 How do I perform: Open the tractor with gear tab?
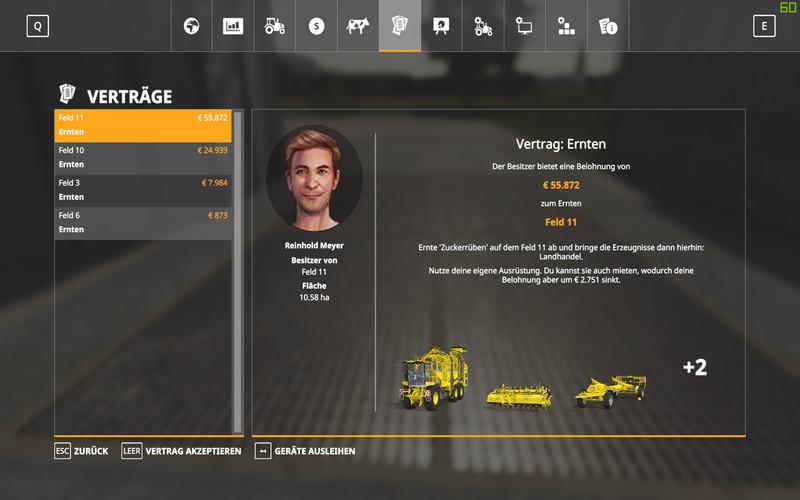pos(483,26)
